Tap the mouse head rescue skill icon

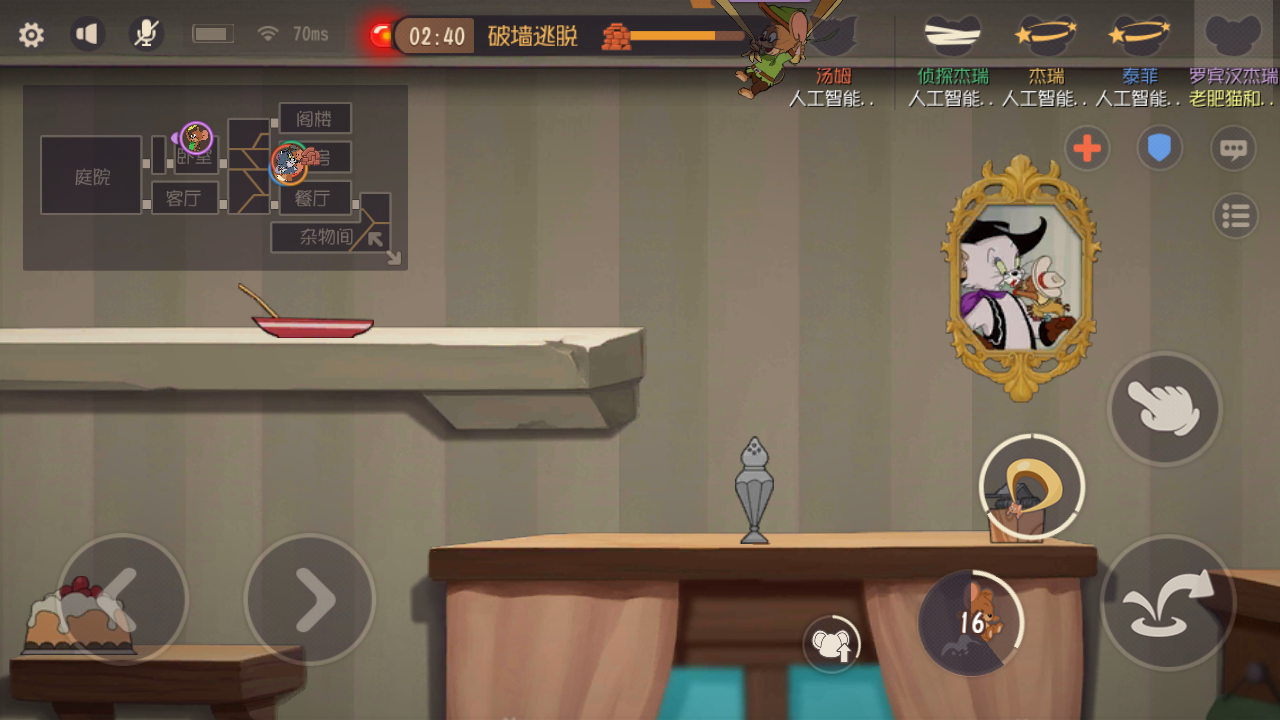831,644
